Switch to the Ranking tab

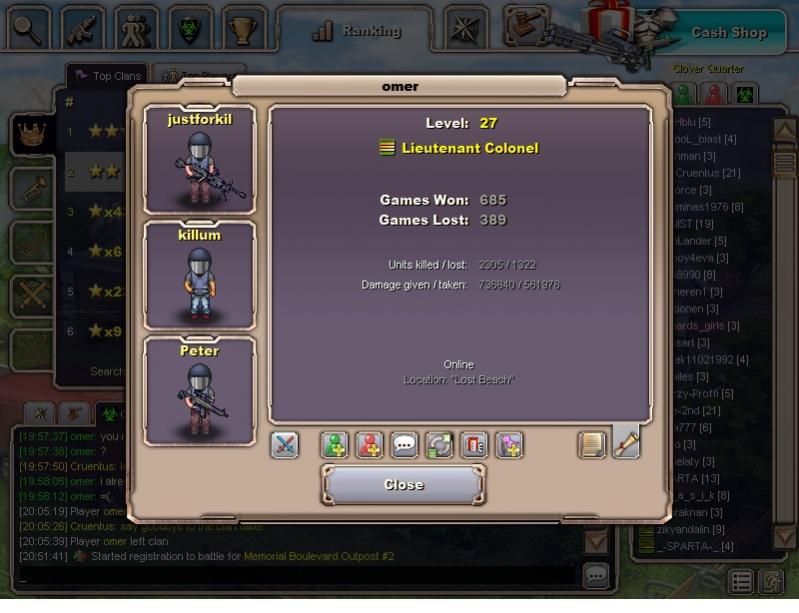(356, 31)
